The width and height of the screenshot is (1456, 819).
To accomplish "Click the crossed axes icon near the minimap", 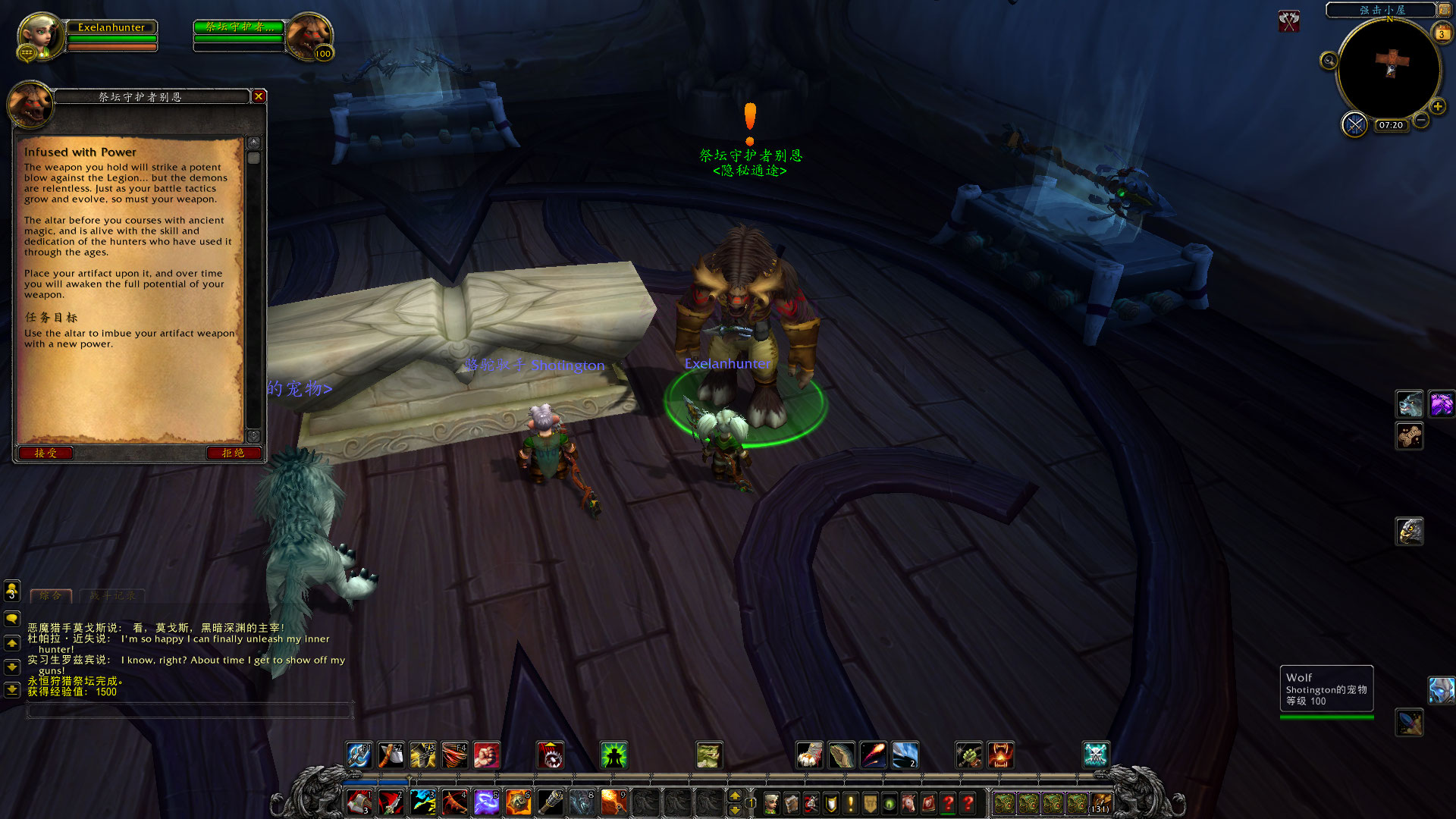I will point(1288,21).
